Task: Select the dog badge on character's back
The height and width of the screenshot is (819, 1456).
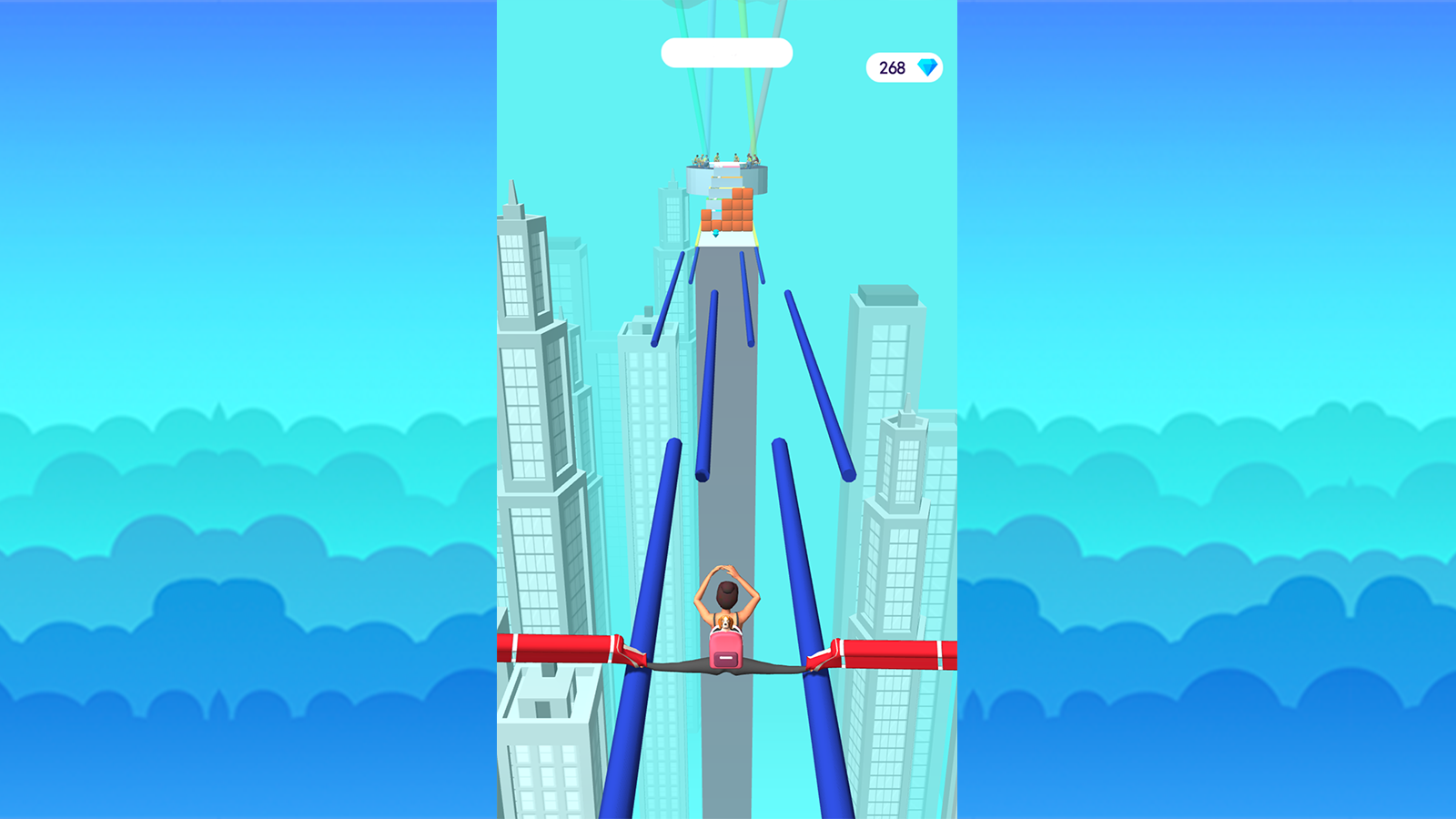Action: (x=724, y=622)
